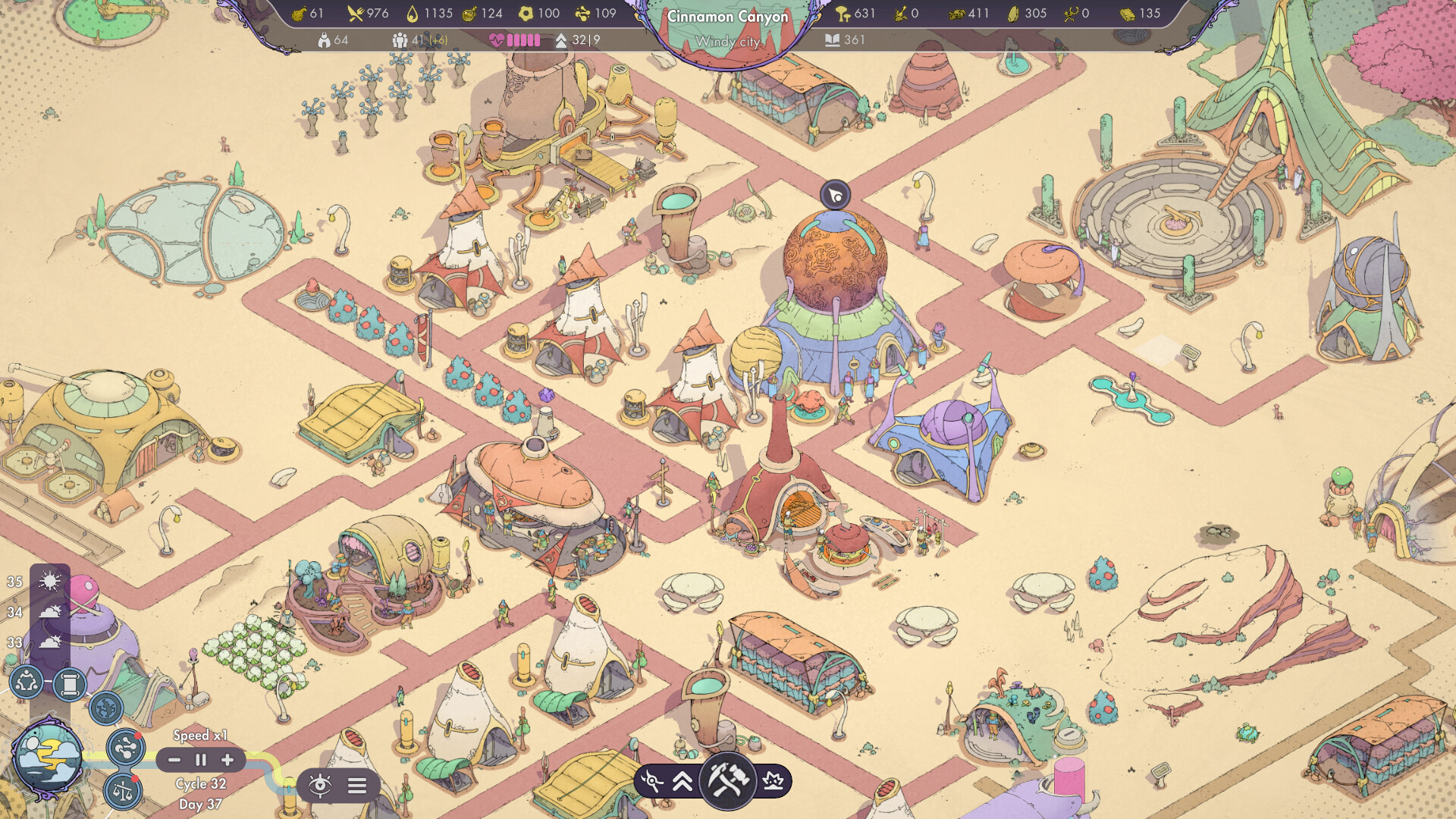Activate the shears tool in bottom toolbar
The image size is (1456, 819).
coord(652,781)
